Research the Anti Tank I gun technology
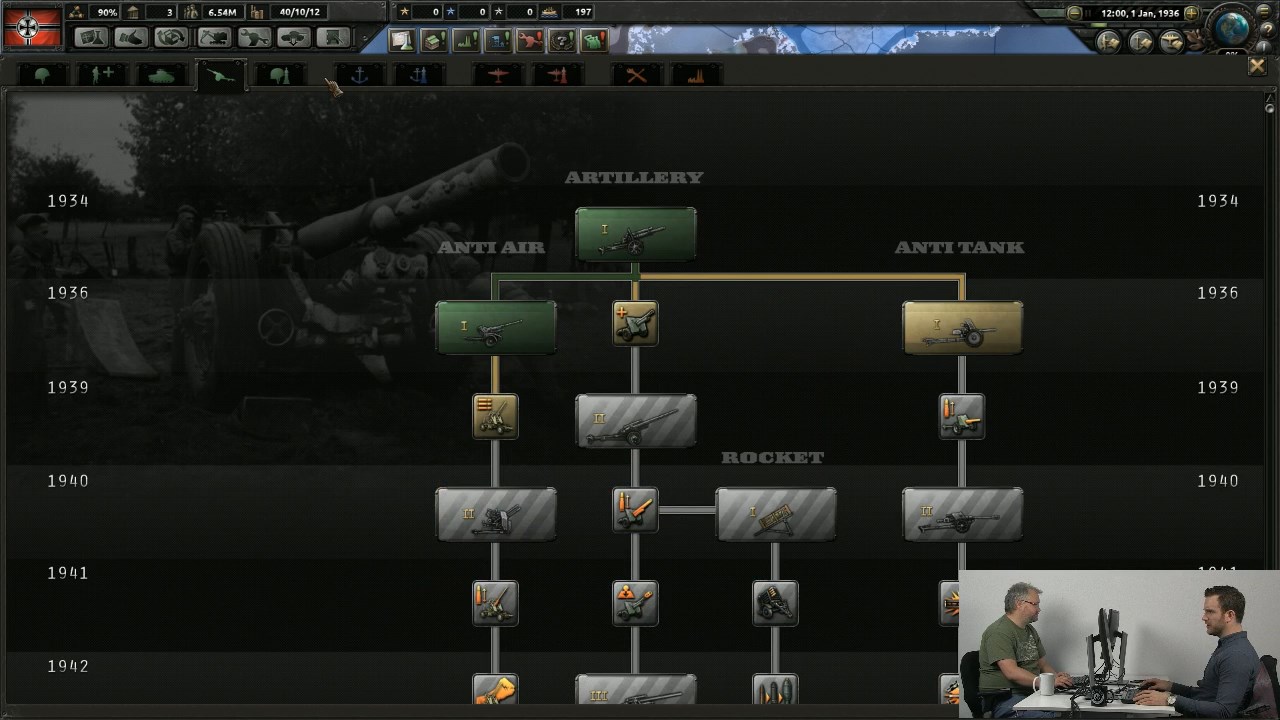This screenshot has height=720, width=1280. [x=961, y=325]
